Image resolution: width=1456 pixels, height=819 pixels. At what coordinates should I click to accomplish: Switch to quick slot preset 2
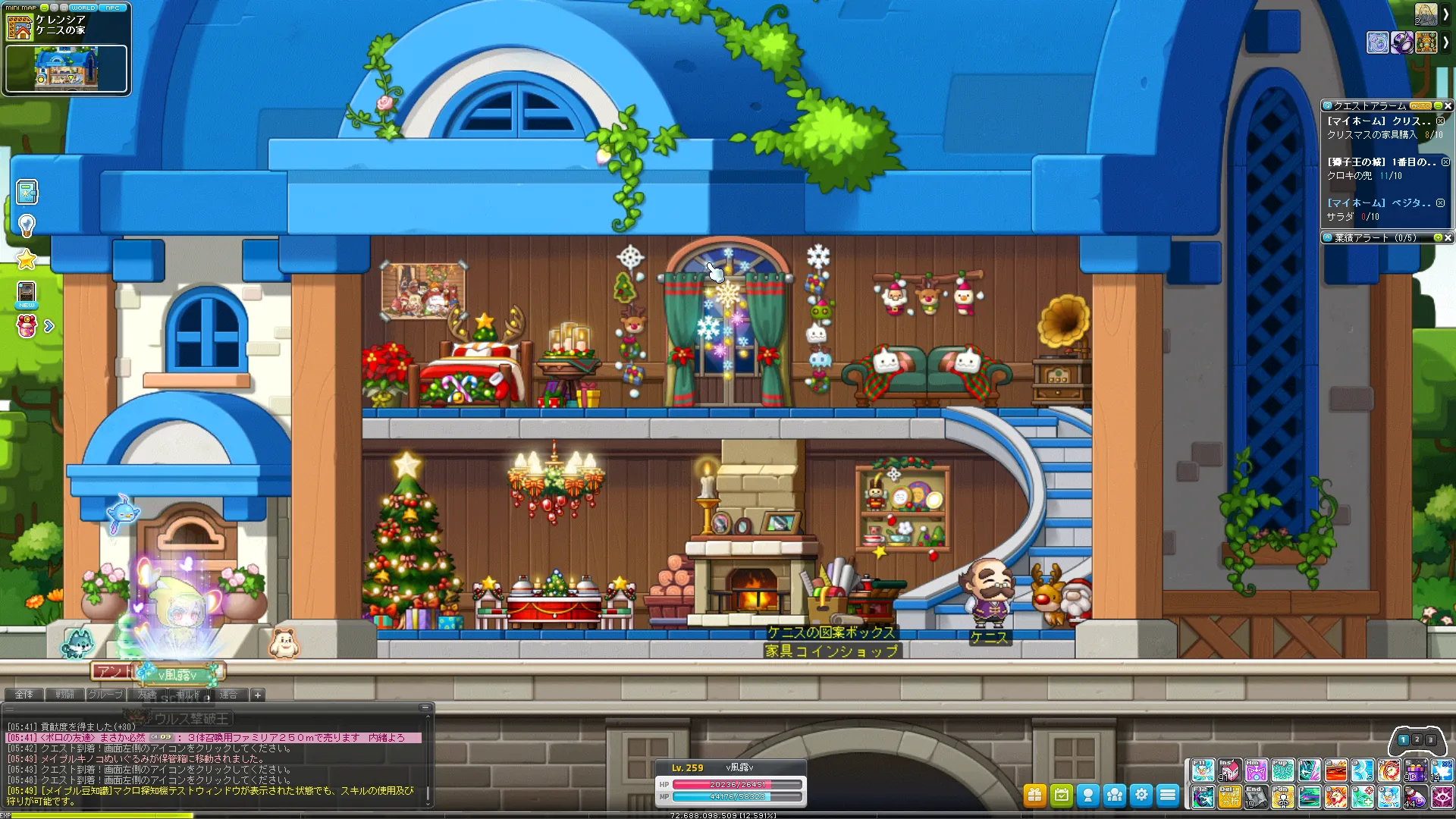(x=1417, y=739)
